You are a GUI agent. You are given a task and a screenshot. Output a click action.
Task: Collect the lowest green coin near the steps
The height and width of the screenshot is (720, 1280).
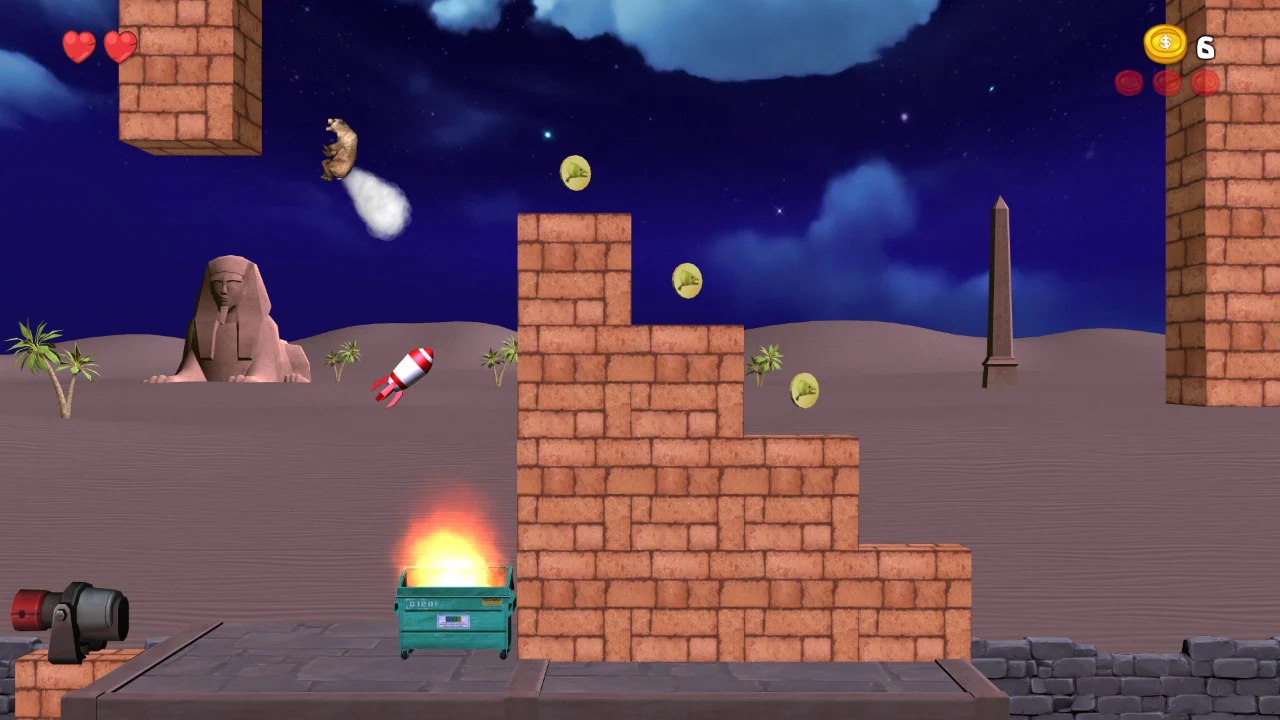(805, 390)
